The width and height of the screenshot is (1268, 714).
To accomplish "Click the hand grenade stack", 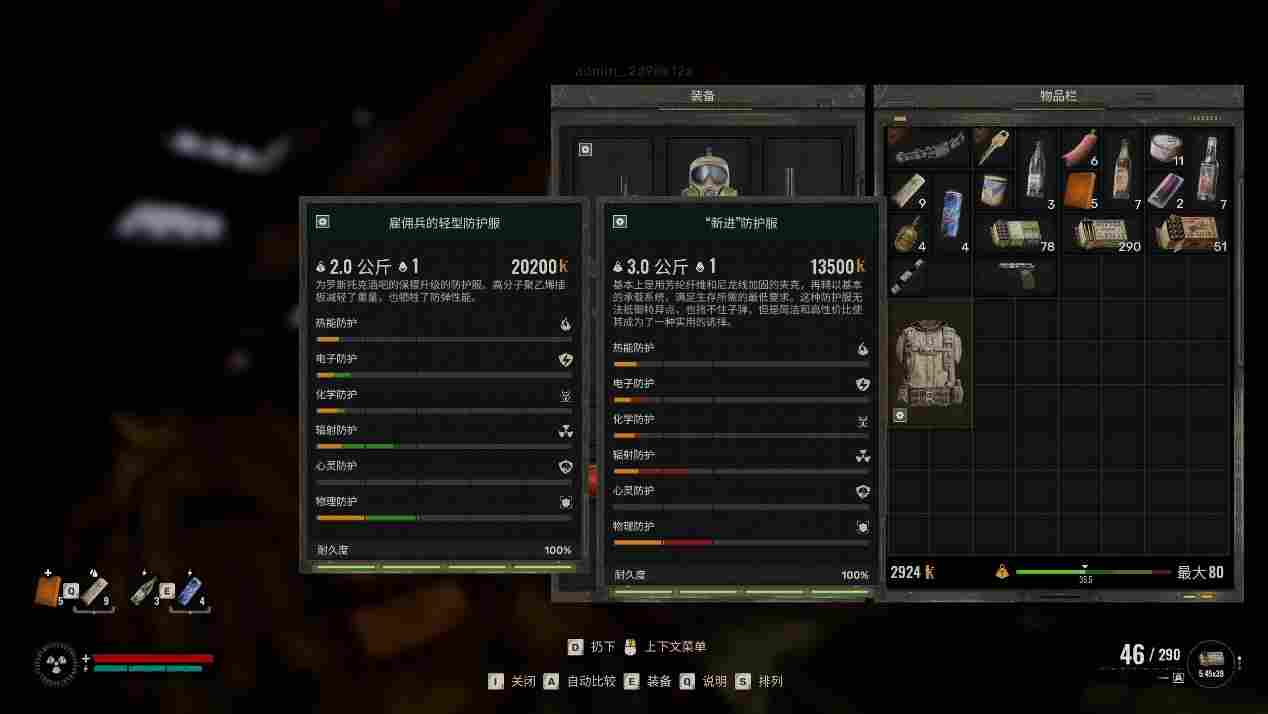I will coord(907,233).
